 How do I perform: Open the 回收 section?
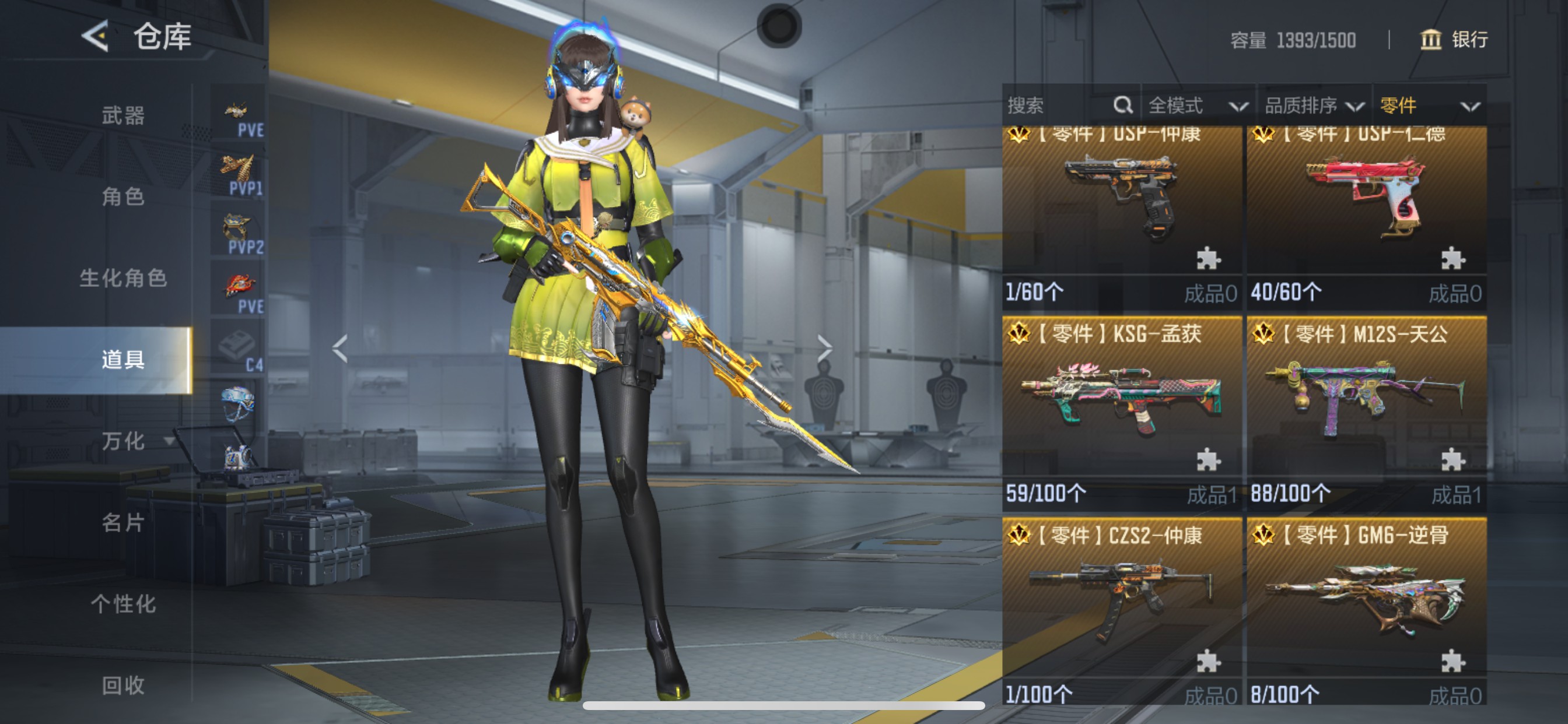pyautogui.click(x=123, y=685)
